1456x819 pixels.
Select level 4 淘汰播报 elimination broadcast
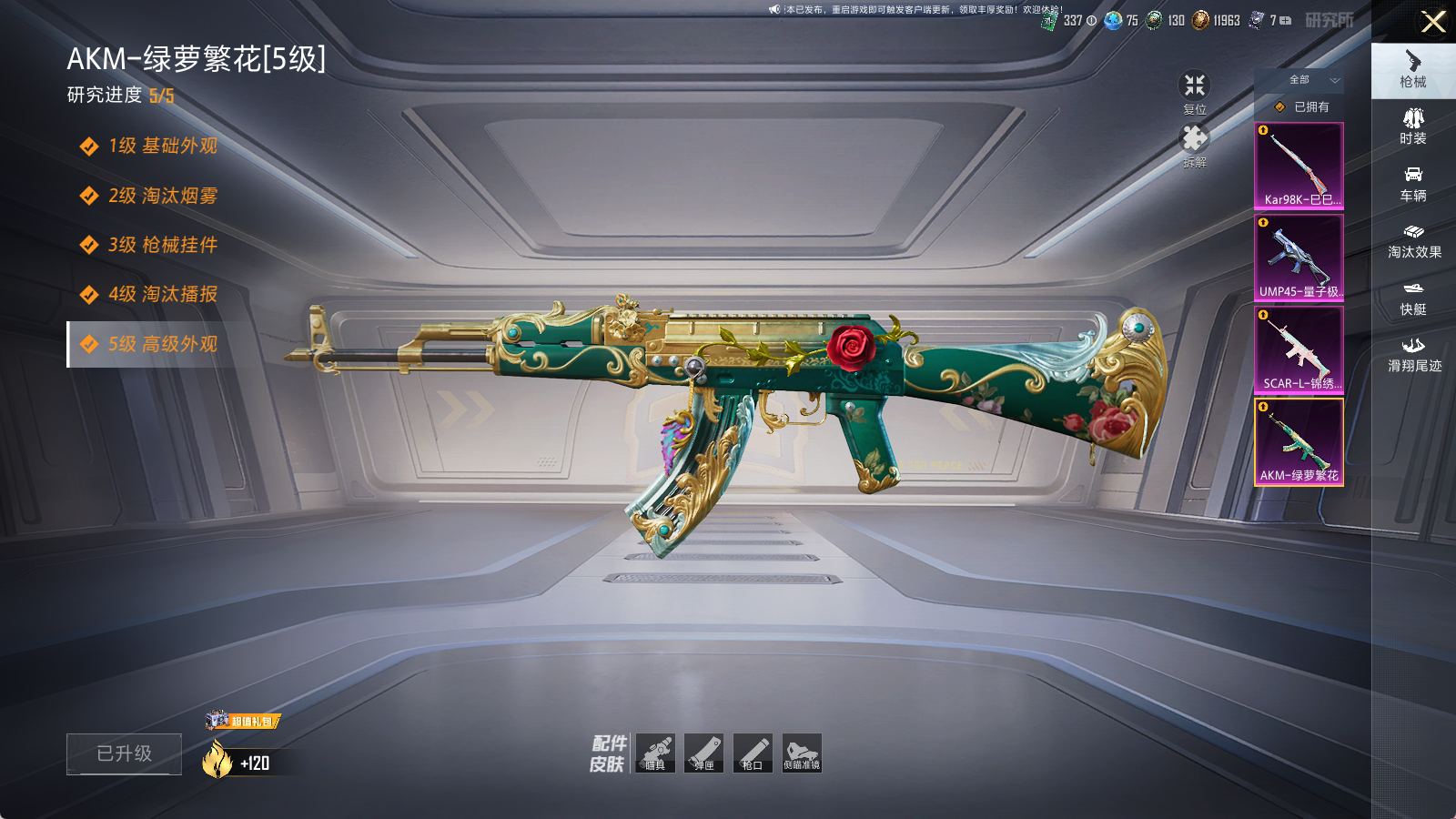click(x=162, y=295)
